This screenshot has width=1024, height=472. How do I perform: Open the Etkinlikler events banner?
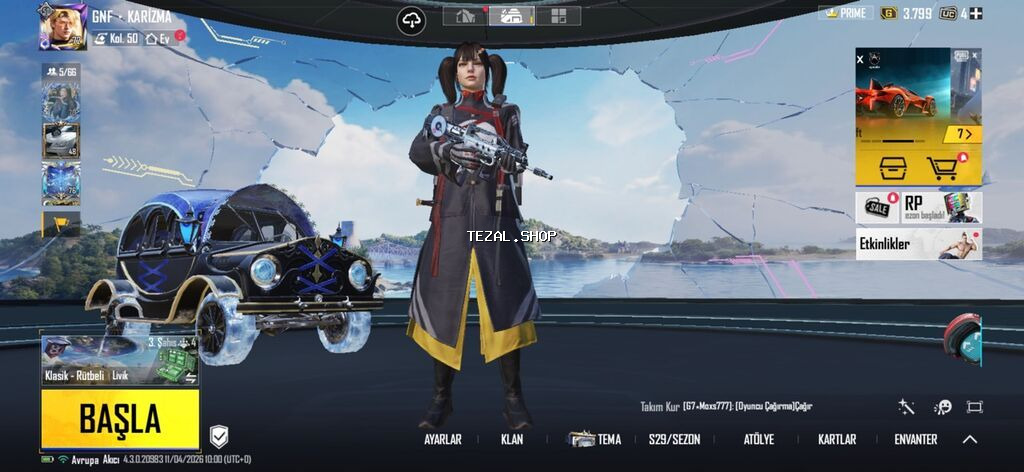click(918, 243)
